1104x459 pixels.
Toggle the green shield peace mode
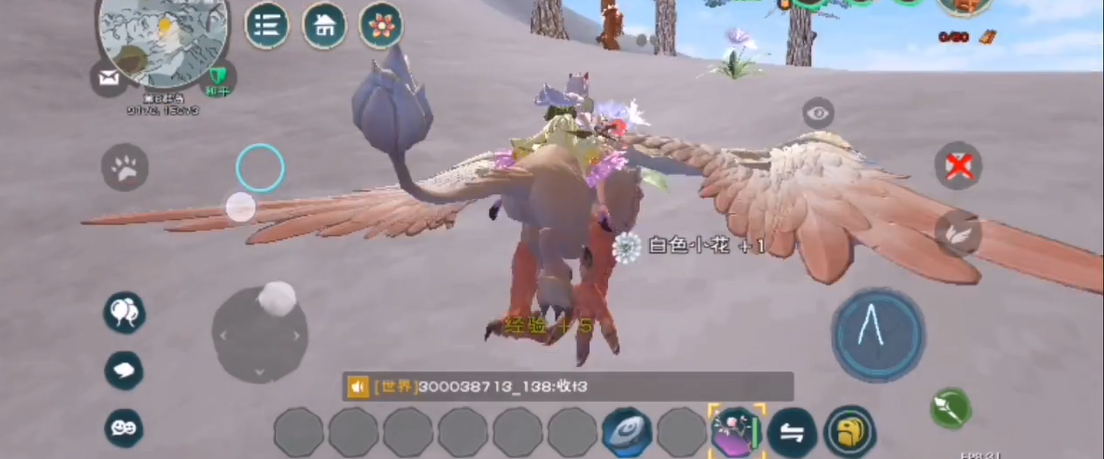tap(218, 77)
